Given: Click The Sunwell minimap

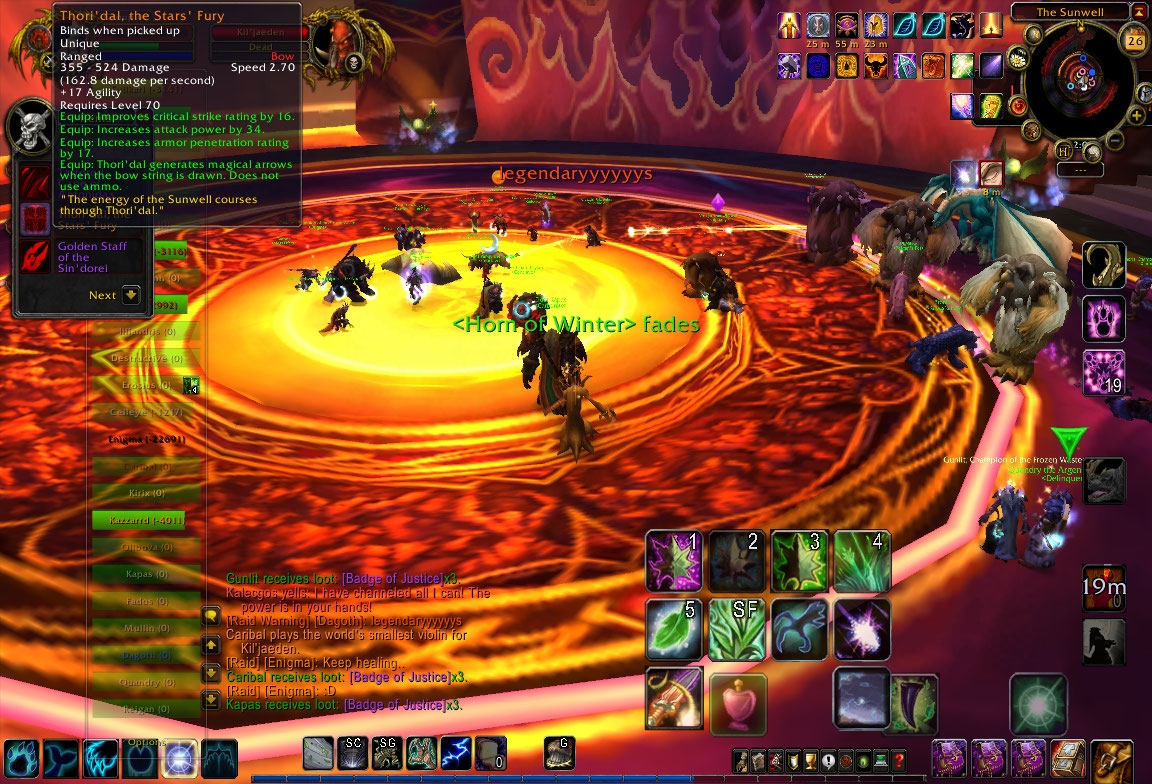Looking at the screenshot, I should pyautogui.click(x=1080, y=83).
